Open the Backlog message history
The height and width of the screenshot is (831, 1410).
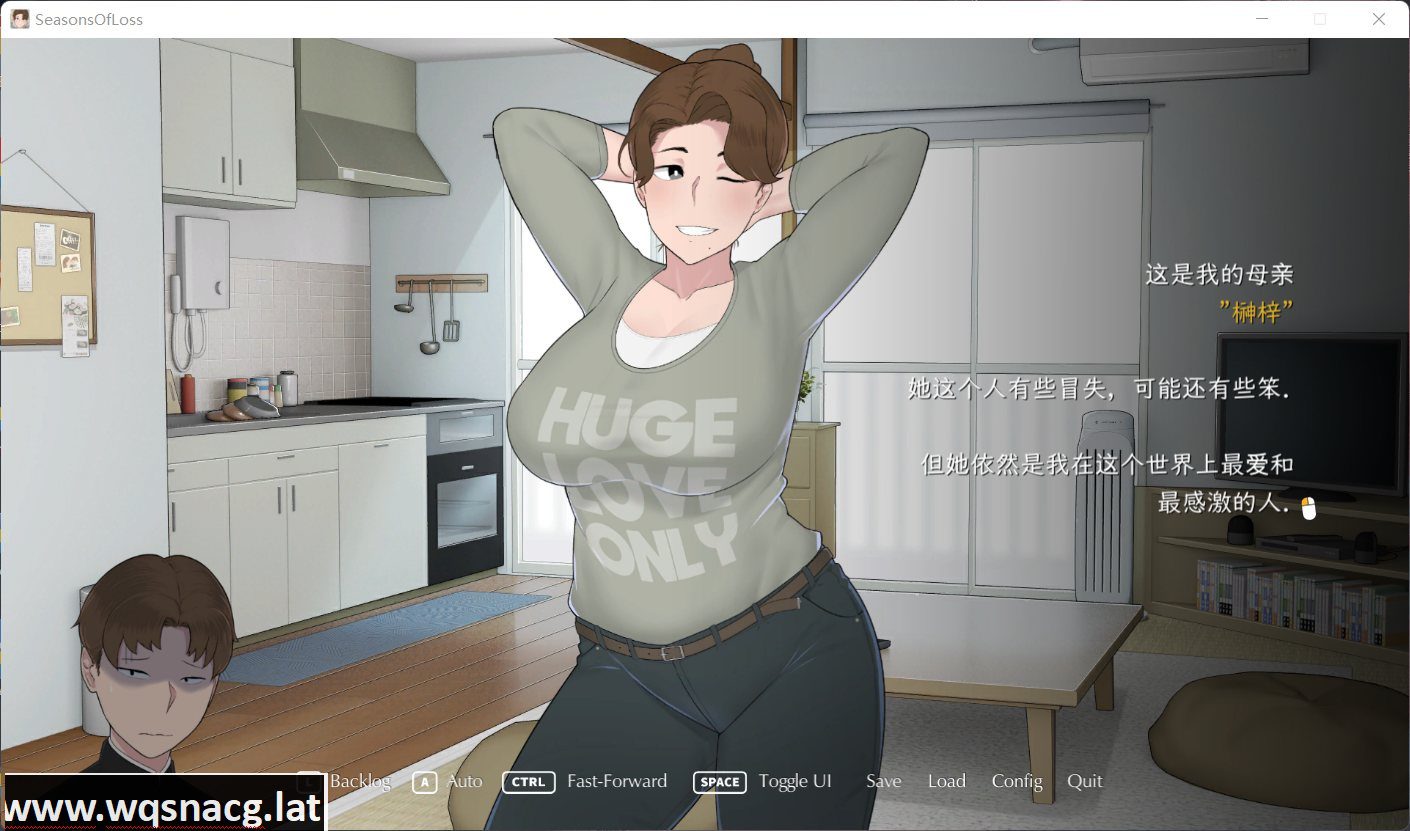coord(361,782)
